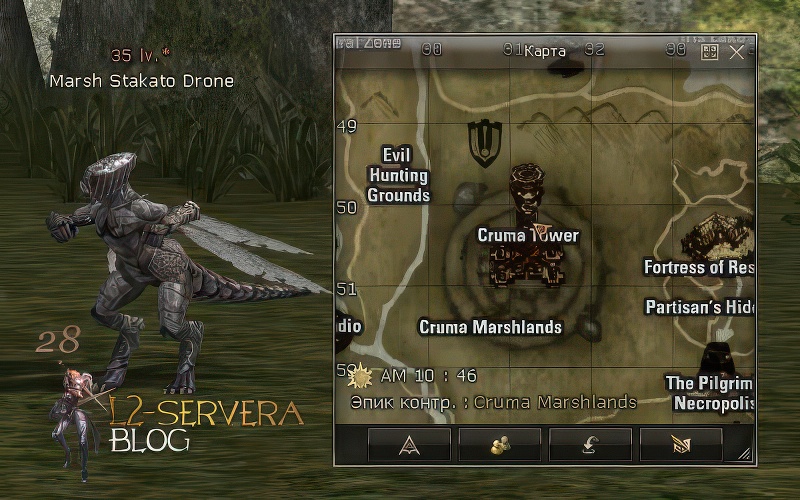This screenshot has width=800, height=500.
Task: Click the party members button below map
Action: point(499,445)
